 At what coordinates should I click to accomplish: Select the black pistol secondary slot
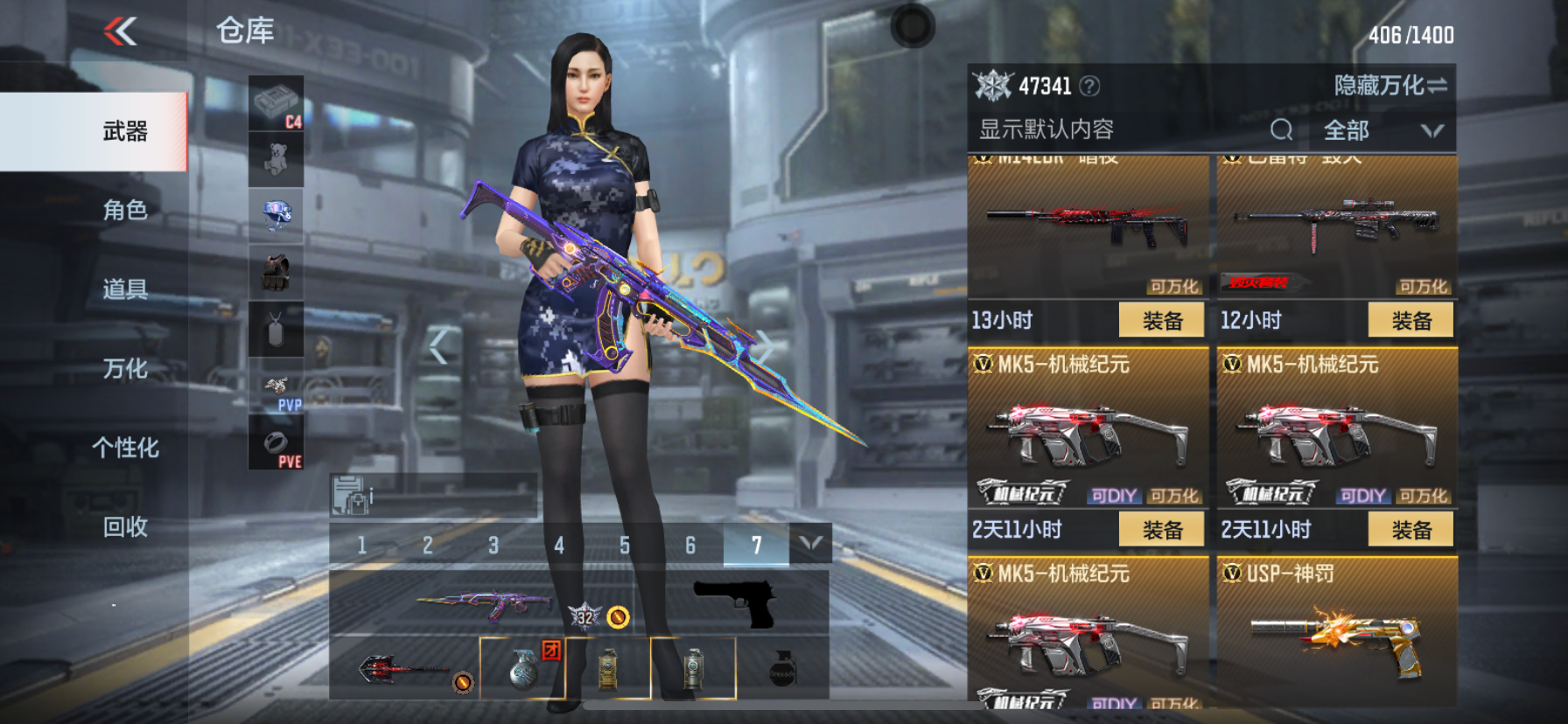point(735,603)
